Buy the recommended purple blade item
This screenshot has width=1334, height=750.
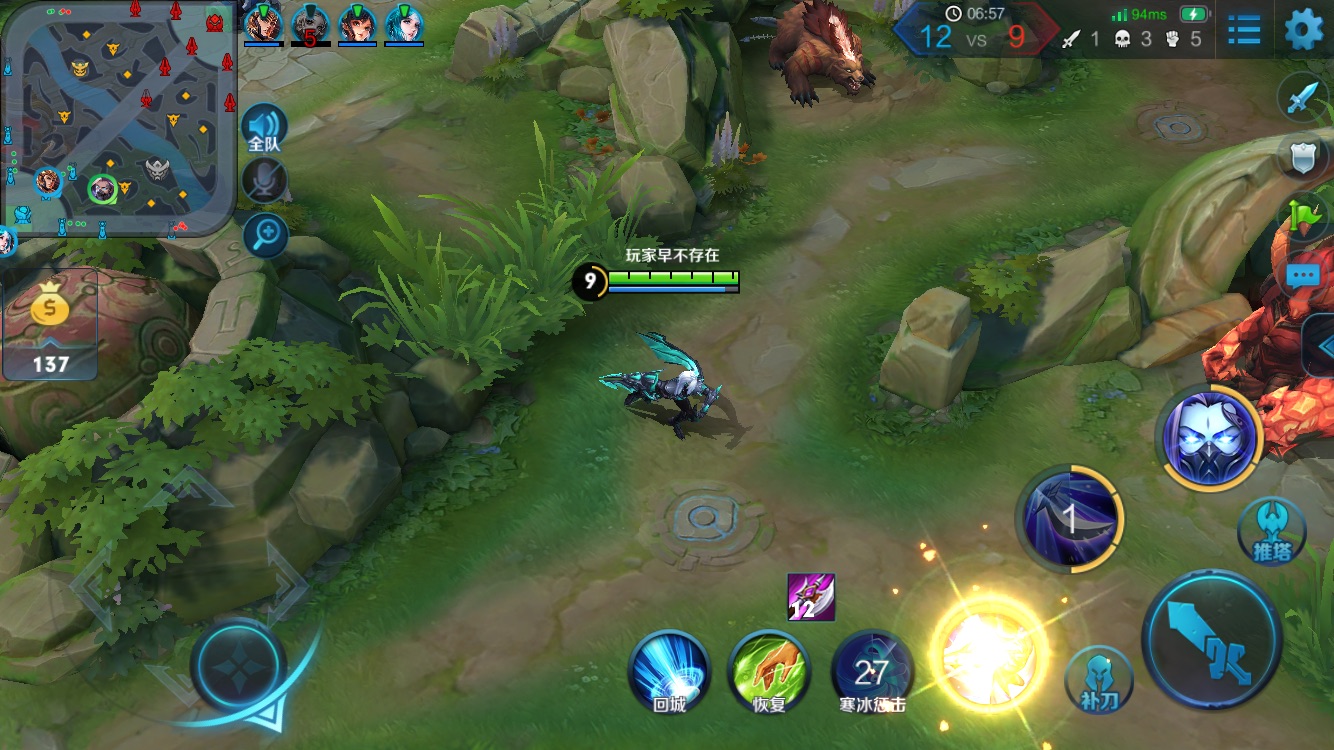[811, 597]
